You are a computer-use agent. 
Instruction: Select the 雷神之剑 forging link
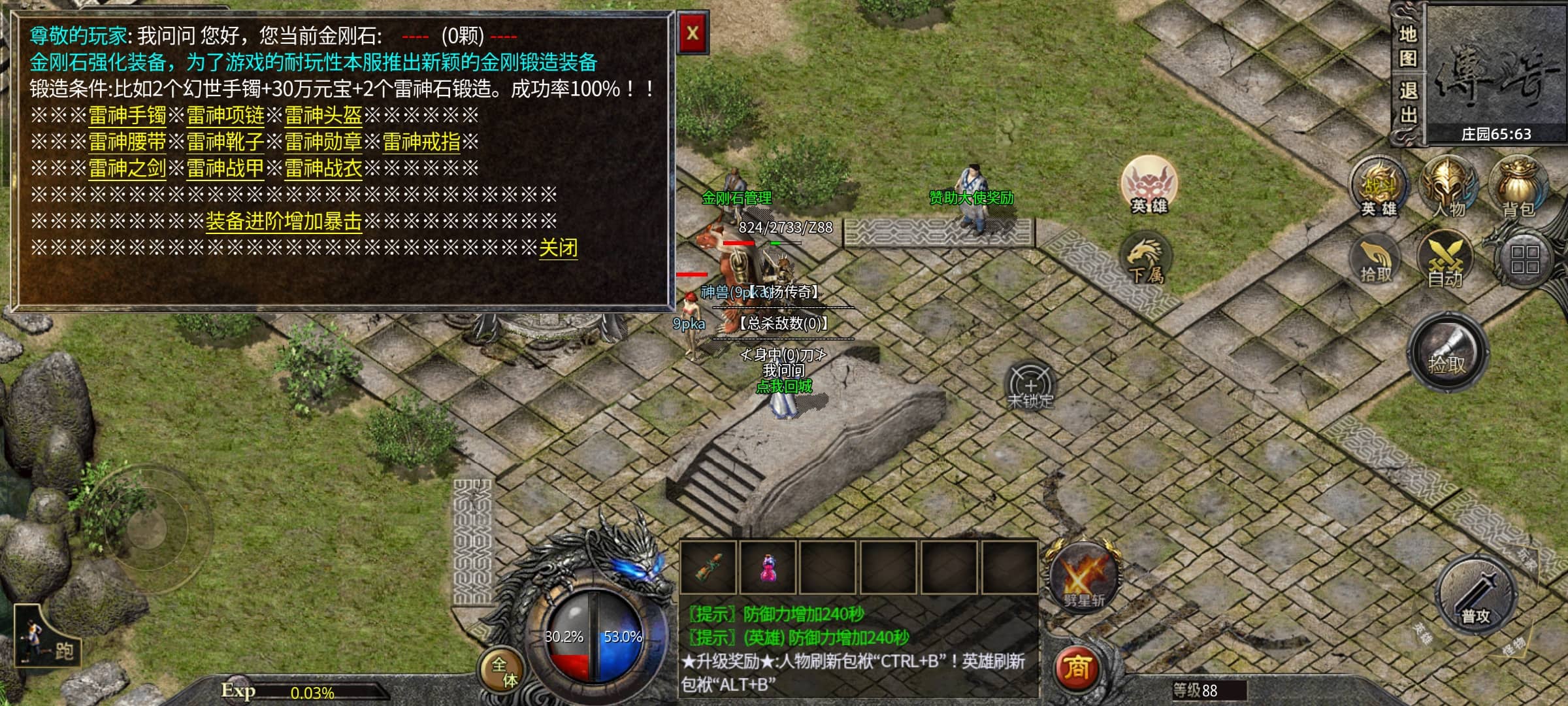(127, 169)
